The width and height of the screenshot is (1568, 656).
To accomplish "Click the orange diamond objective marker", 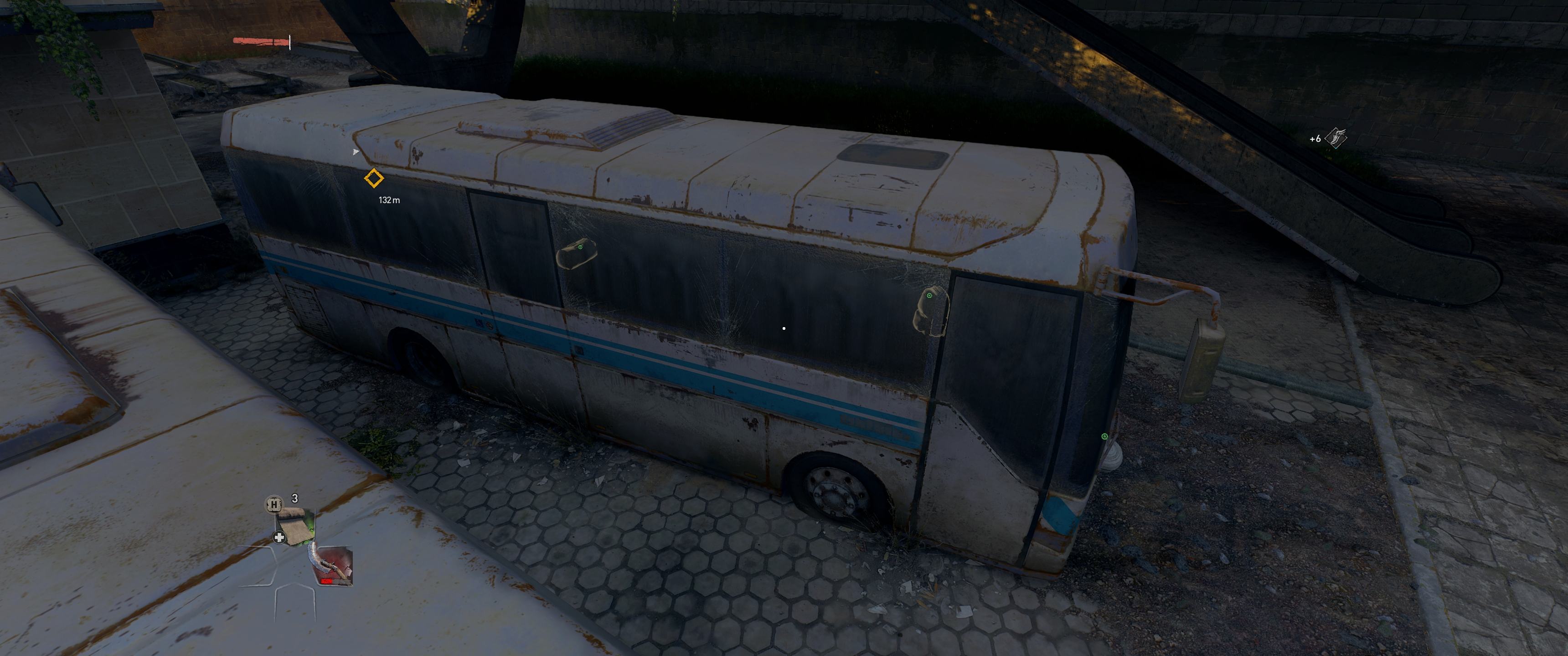I will point(374,179).
